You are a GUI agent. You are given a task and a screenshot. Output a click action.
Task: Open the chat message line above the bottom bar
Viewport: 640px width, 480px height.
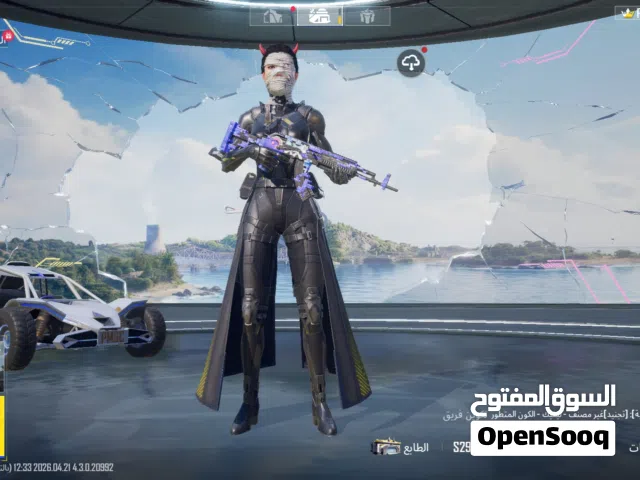tap(540, 413)
